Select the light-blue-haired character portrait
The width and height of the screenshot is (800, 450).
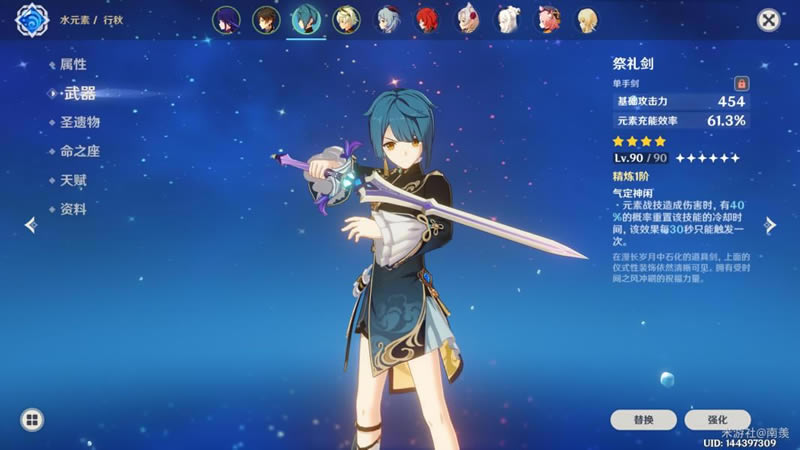(387, 19)
